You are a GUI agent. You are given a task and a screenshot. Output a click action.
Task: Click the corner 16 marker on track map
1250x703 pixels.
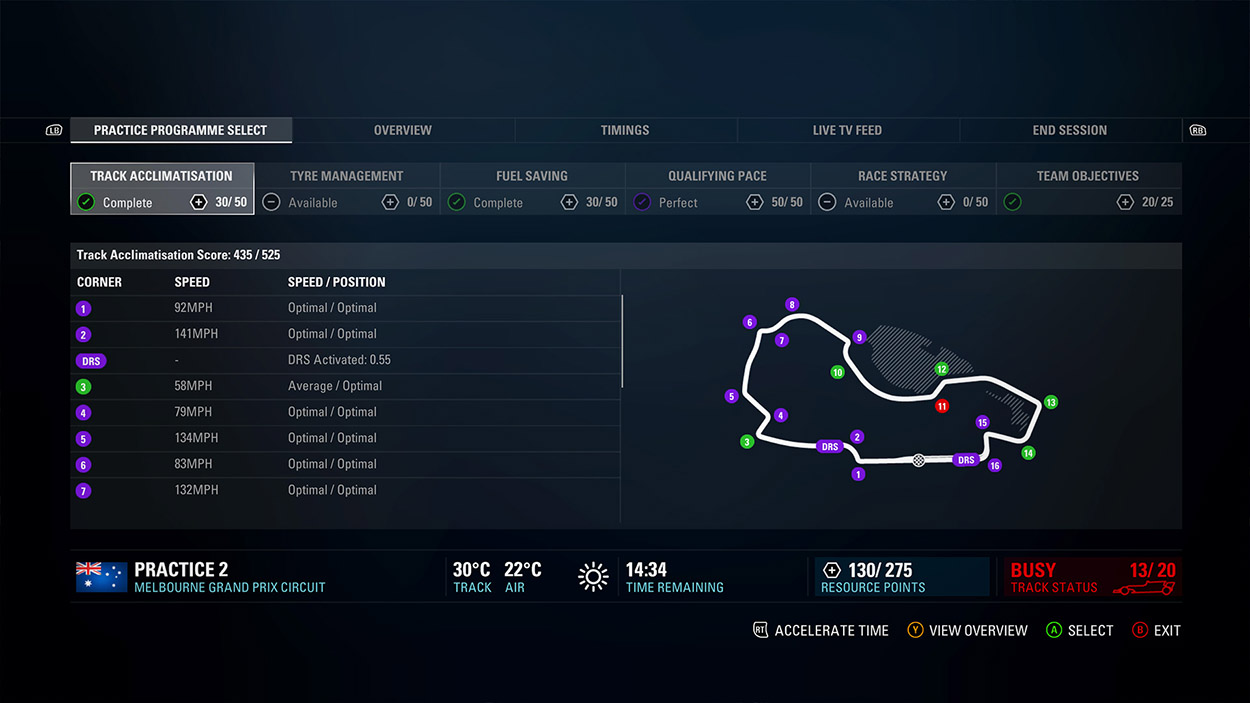(x=994, y=465)
